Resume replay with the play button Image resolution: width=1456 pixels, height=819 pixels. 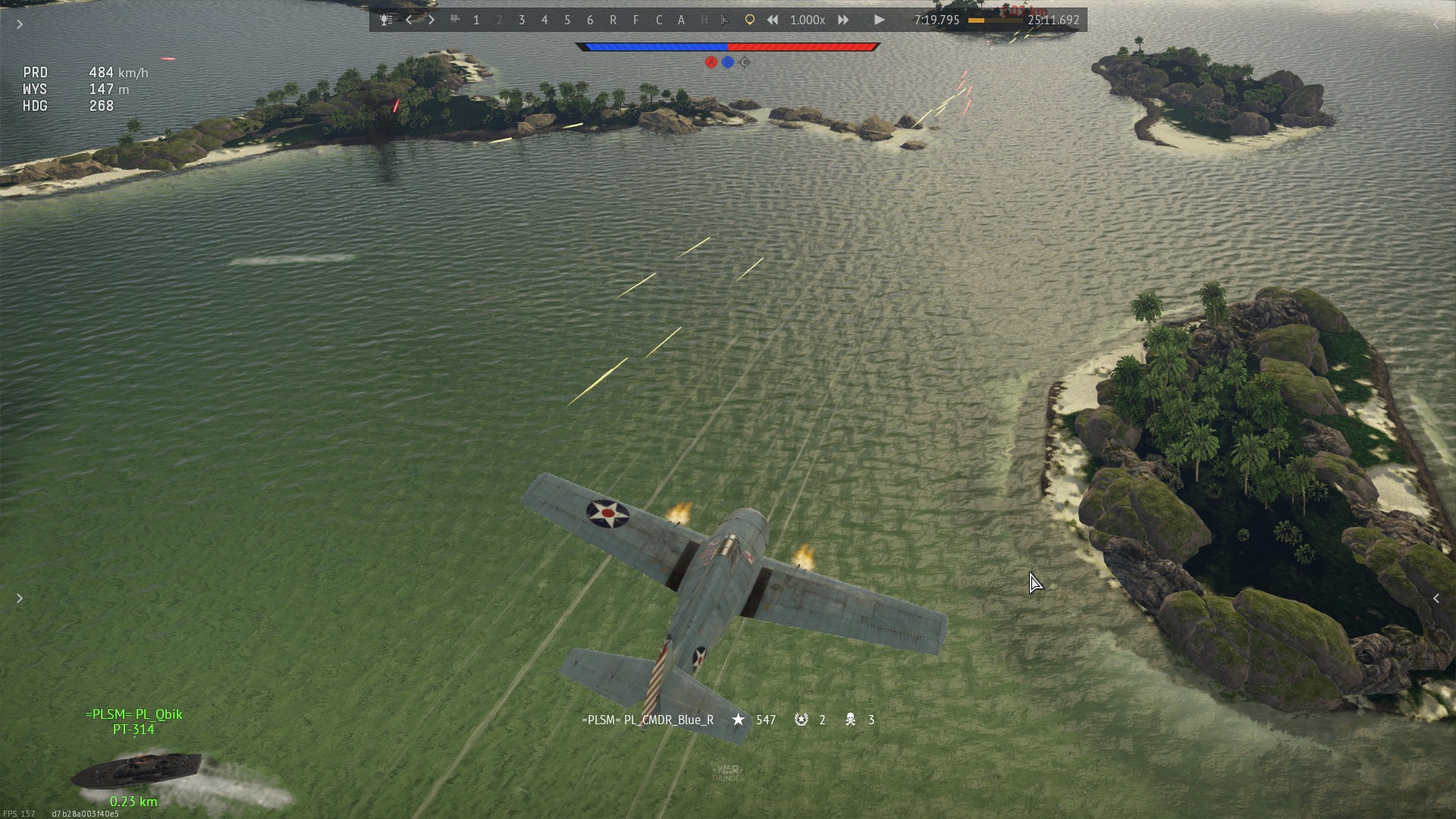tap(879, 20)
